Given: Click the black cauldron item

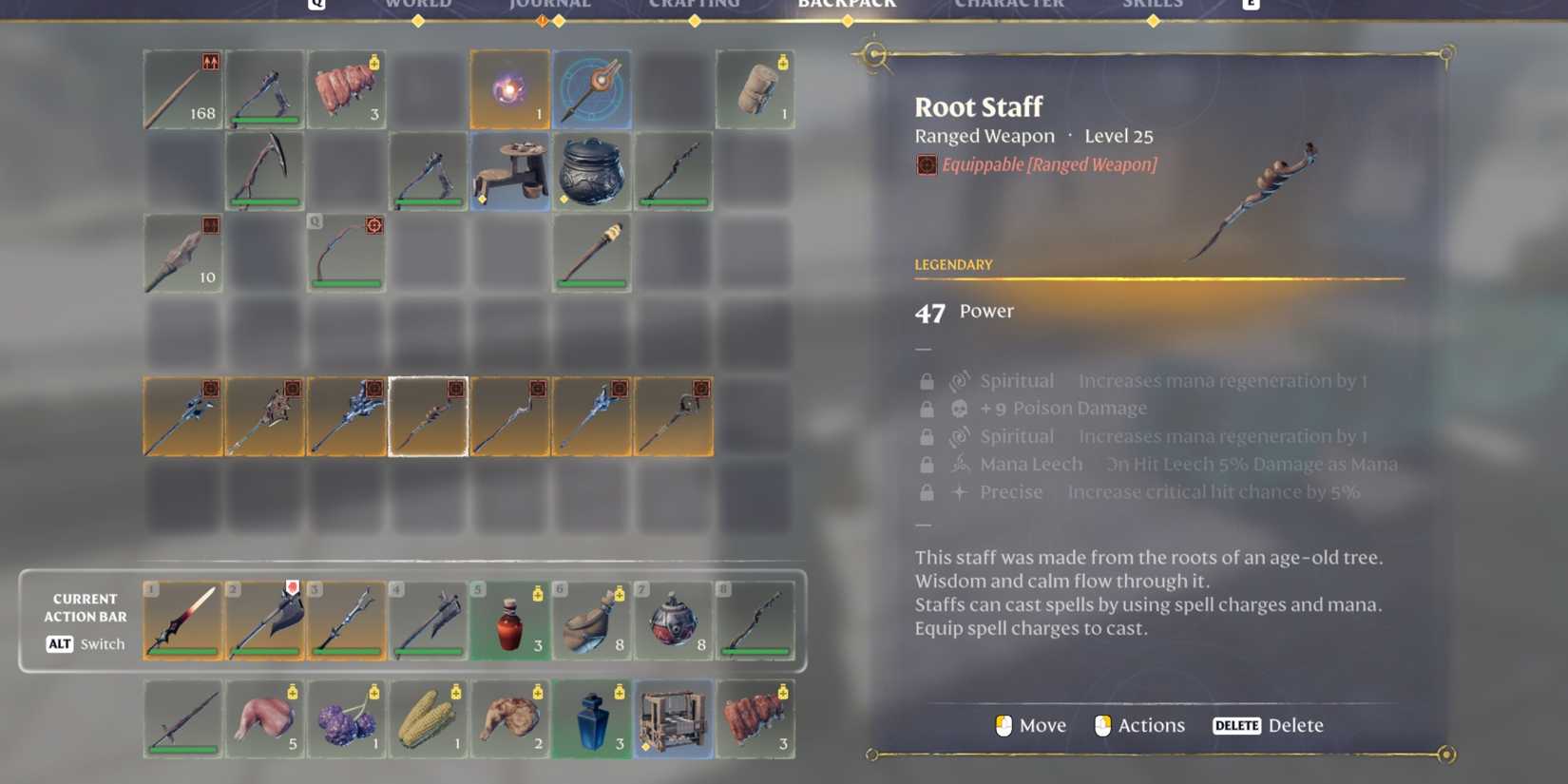Looking at the screenshot, I should click(x=592, y=171).
